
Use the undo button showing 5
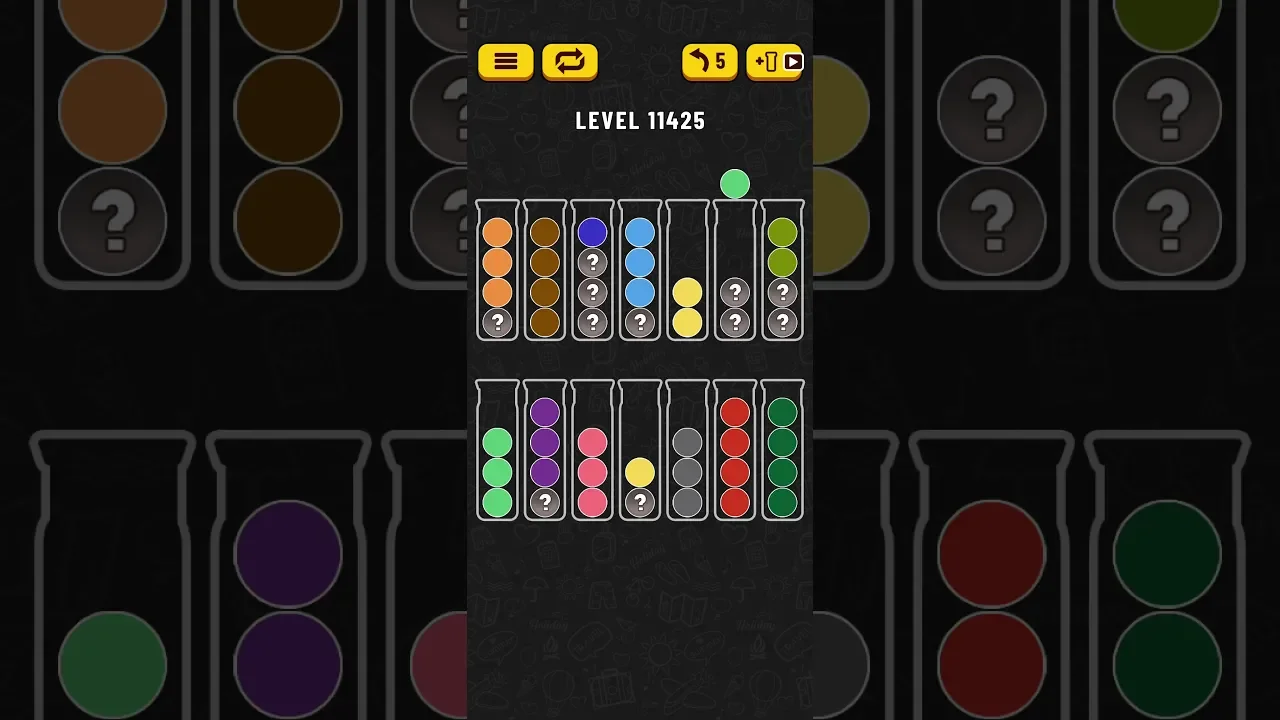coord(709,62)
